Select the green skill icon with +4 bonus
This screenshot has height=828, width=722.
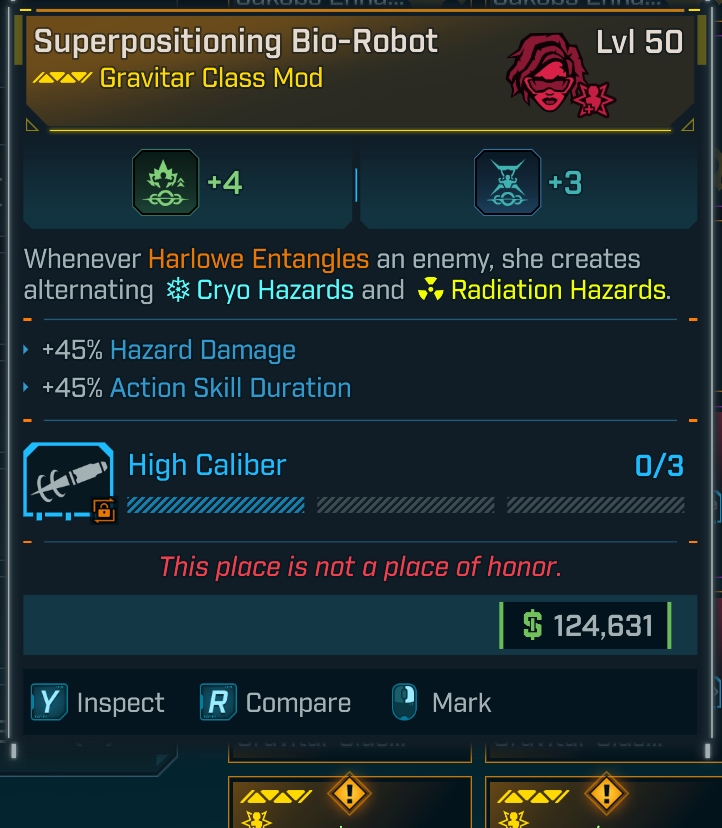[x=166, y=182]
